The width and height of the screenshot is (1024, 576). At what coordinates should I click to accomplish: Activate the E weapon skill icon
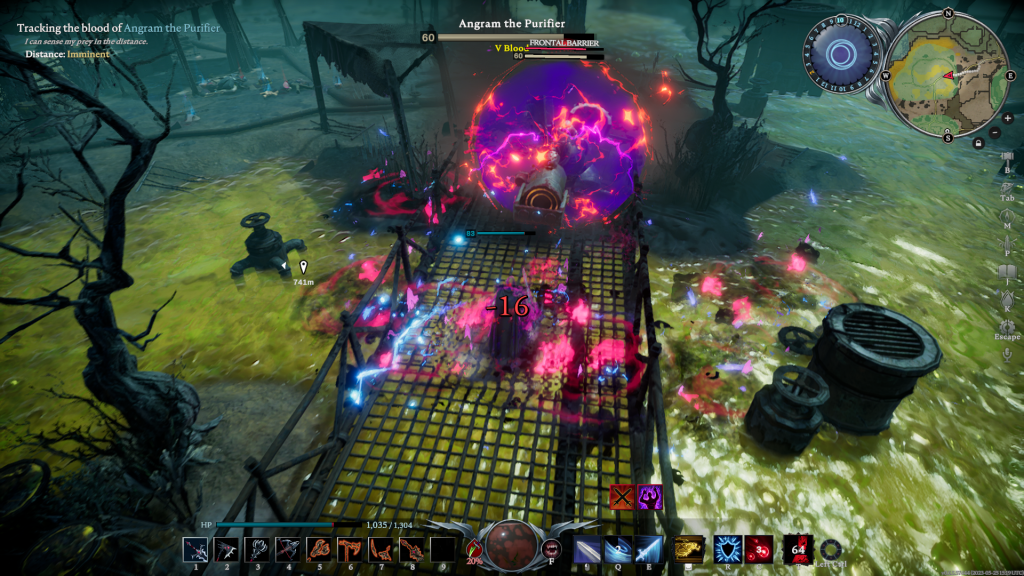pos(649,548)
